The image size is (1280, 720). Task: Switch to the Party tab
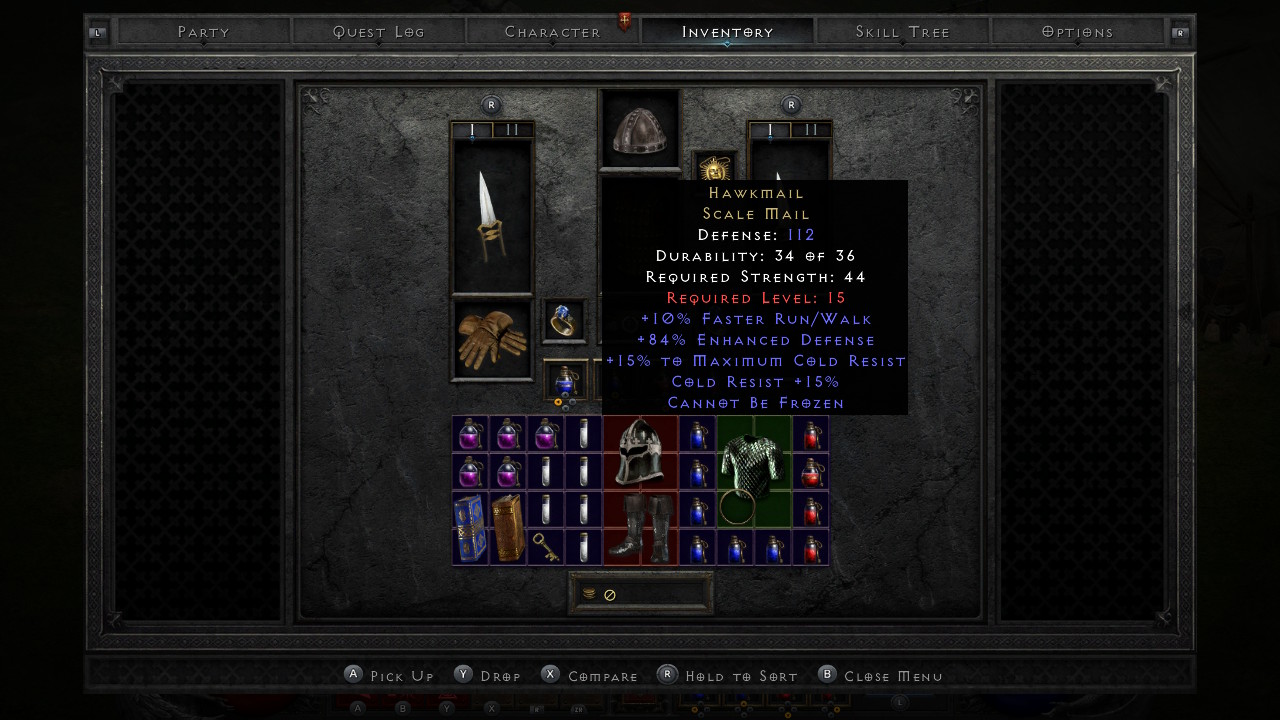[x=204, y=32]
